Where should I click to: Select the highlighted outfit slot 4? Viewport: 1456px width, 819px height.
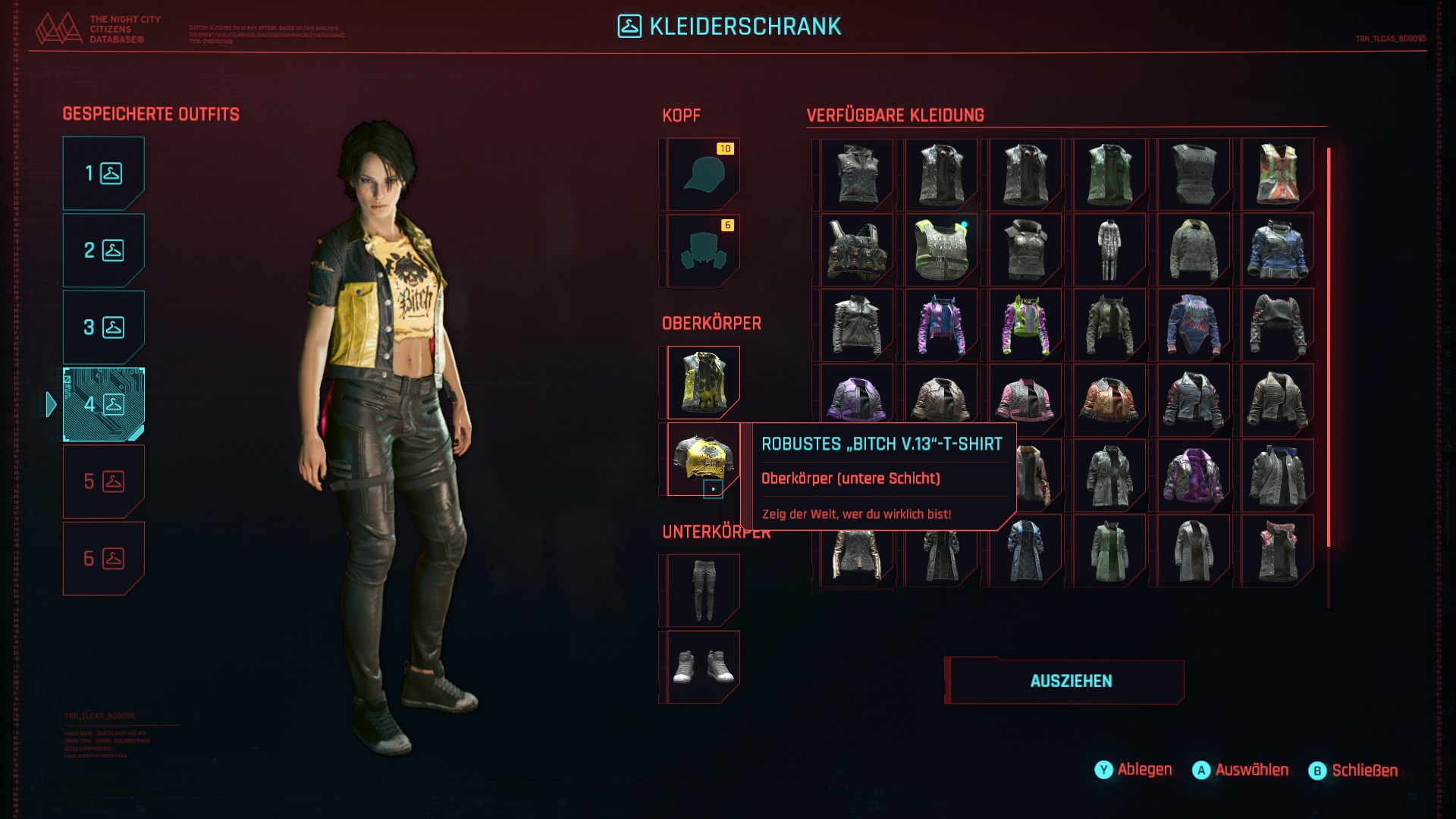[103, 404]
